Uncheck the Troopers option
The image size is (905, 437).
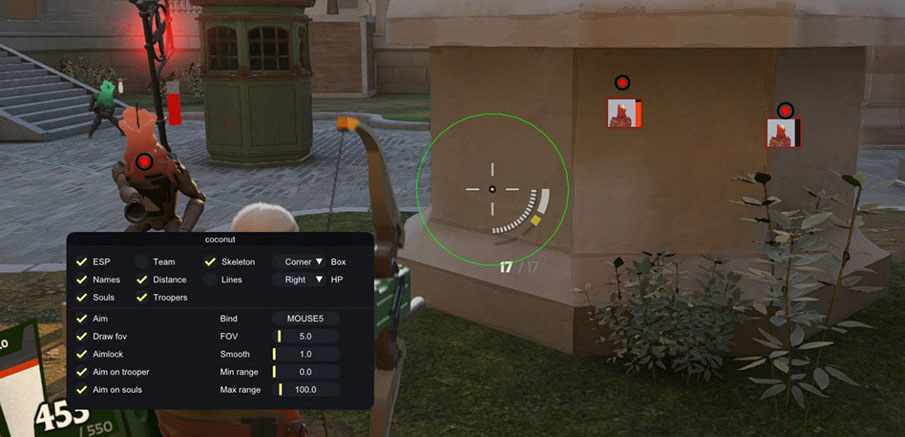pyautogui.click(x=142, y=298)
